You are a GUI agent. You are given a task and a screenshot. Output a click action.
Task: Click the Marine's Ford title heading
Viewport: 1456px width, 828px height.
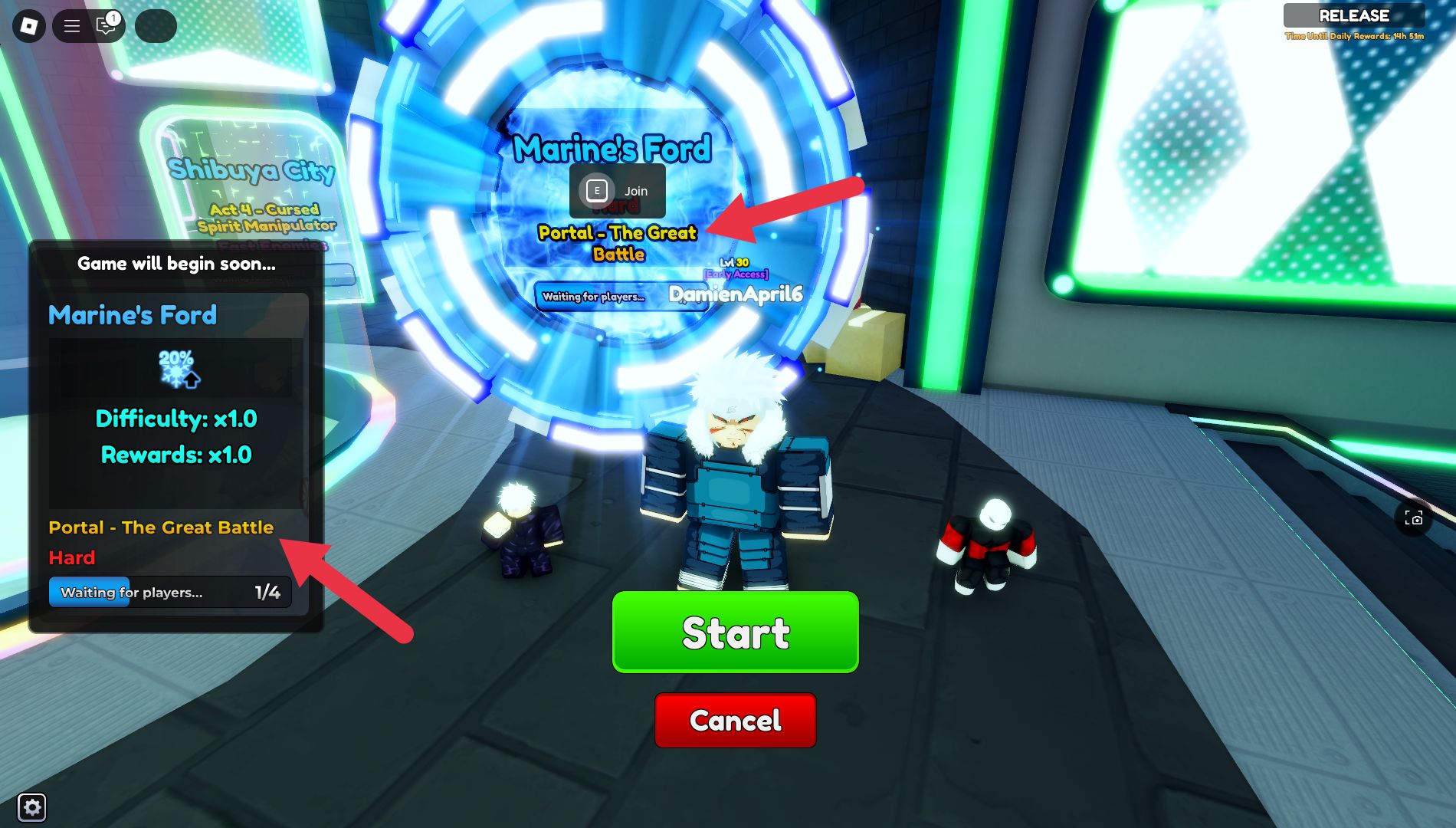click(613, 149)
